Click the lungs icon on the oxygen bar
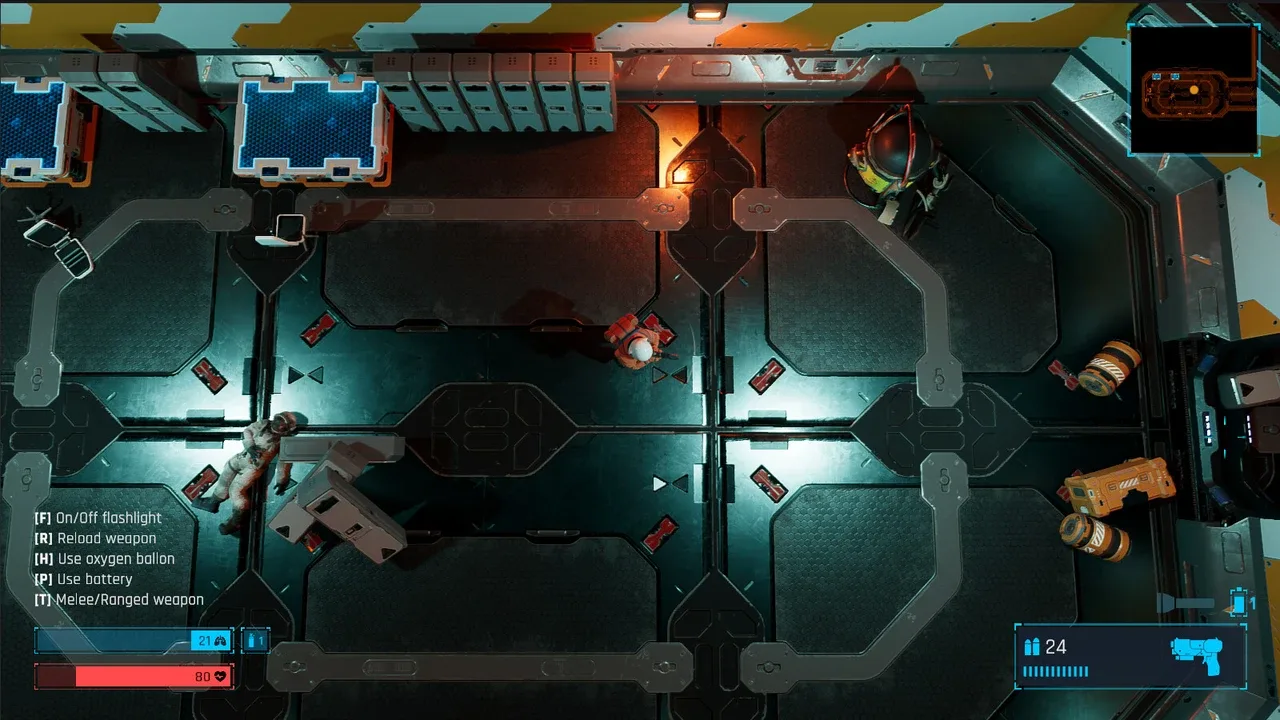The image size is (1280, 720). tap(219, 639)
